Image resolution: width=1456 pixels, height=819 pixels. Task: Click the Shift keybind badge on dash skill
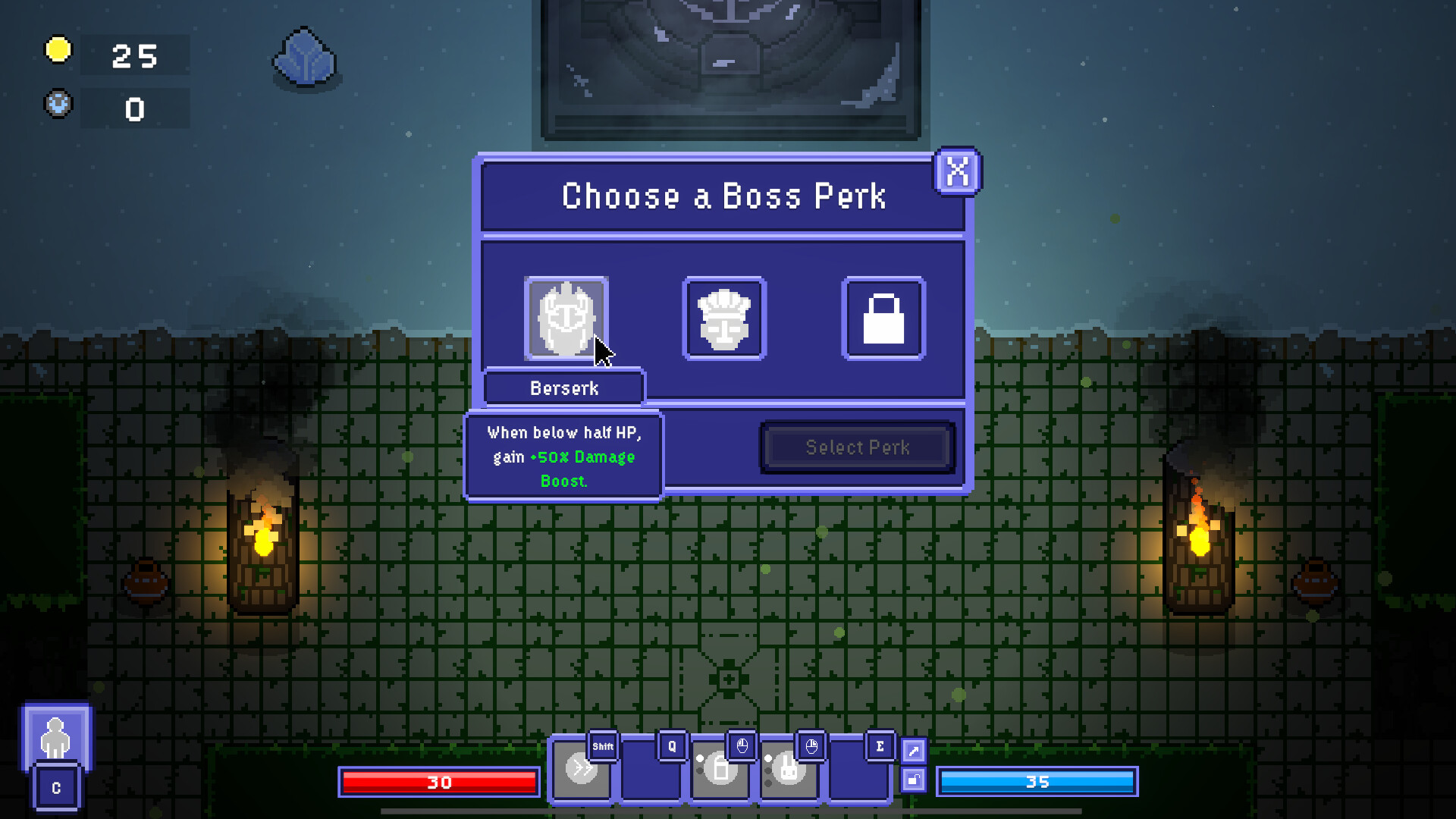(x=601, y=746)
